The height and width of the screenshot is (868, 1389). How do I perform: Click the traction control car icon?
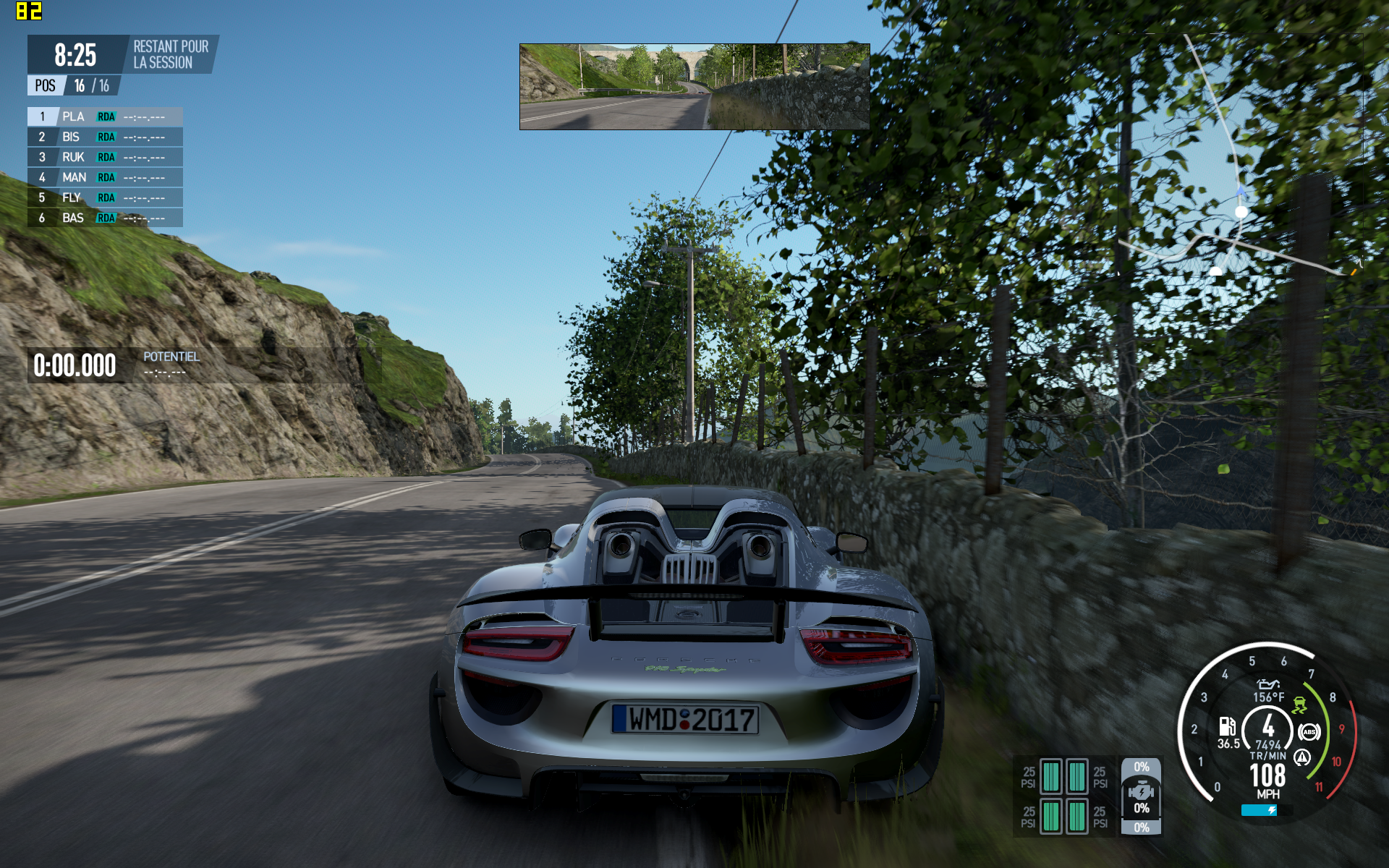[x=1299, y=705]
